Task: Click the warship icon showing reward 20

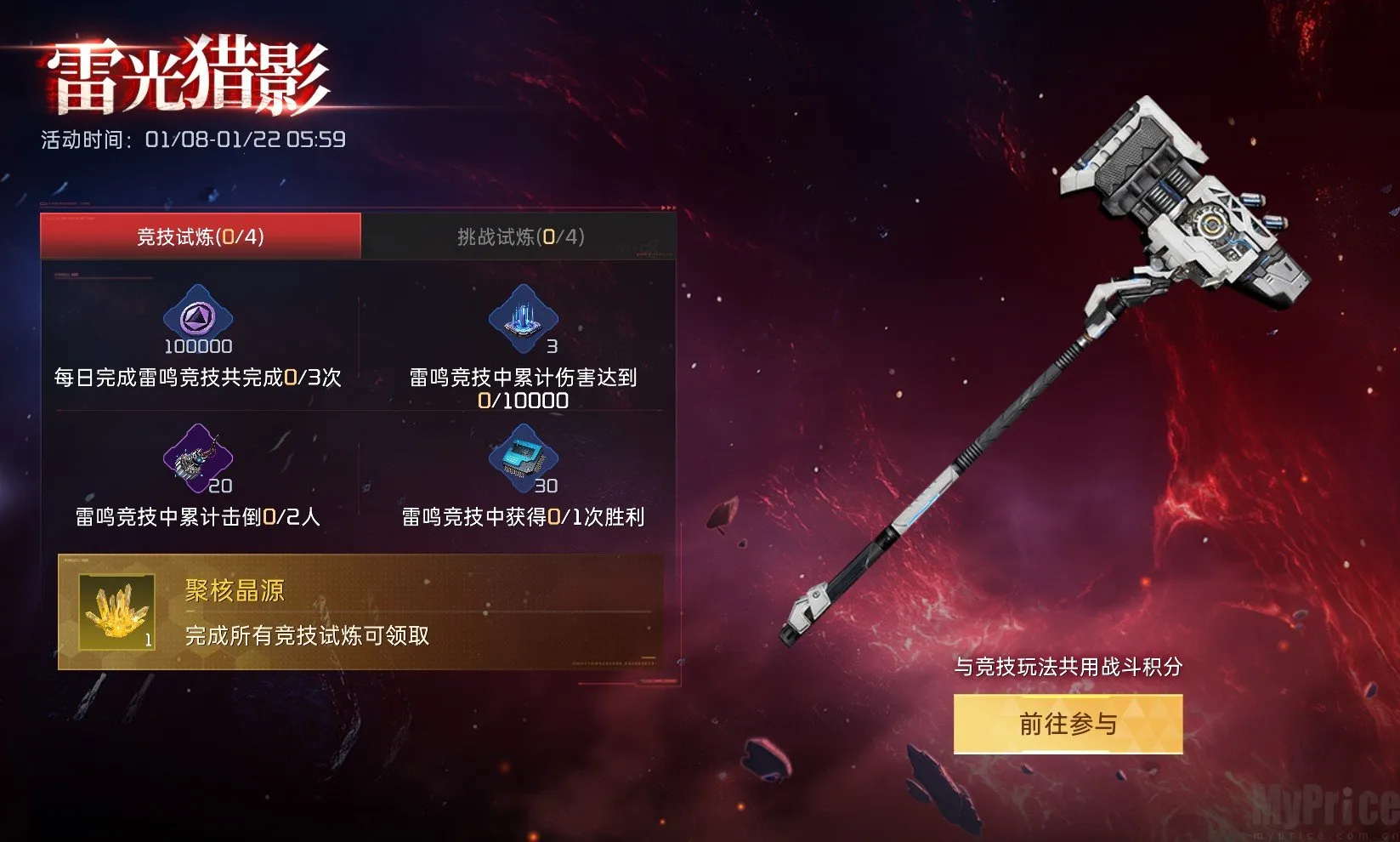Action: [x=197, y=459]
